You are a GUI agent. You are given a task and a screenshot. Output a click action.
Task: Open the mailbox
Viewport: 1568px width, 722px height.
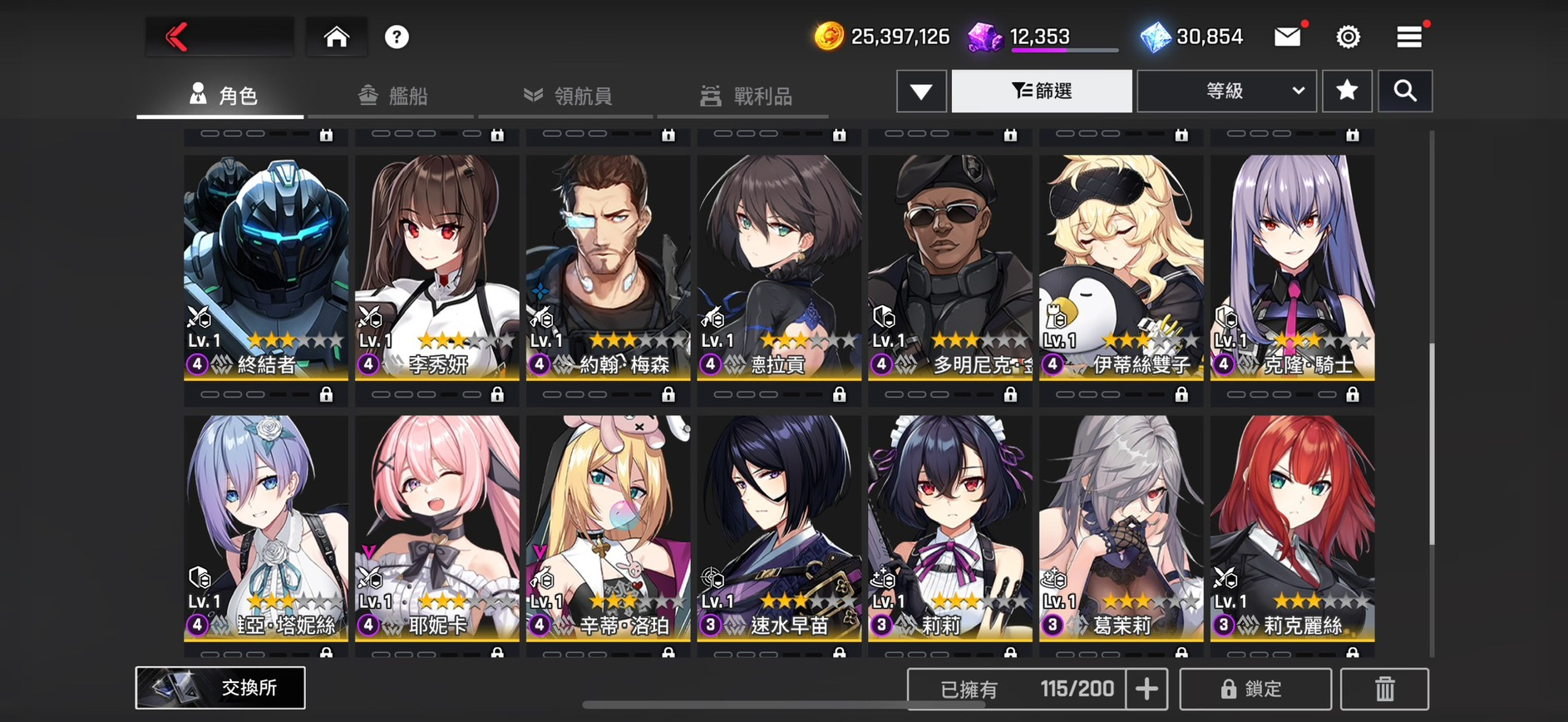(x=1287, y=37)
